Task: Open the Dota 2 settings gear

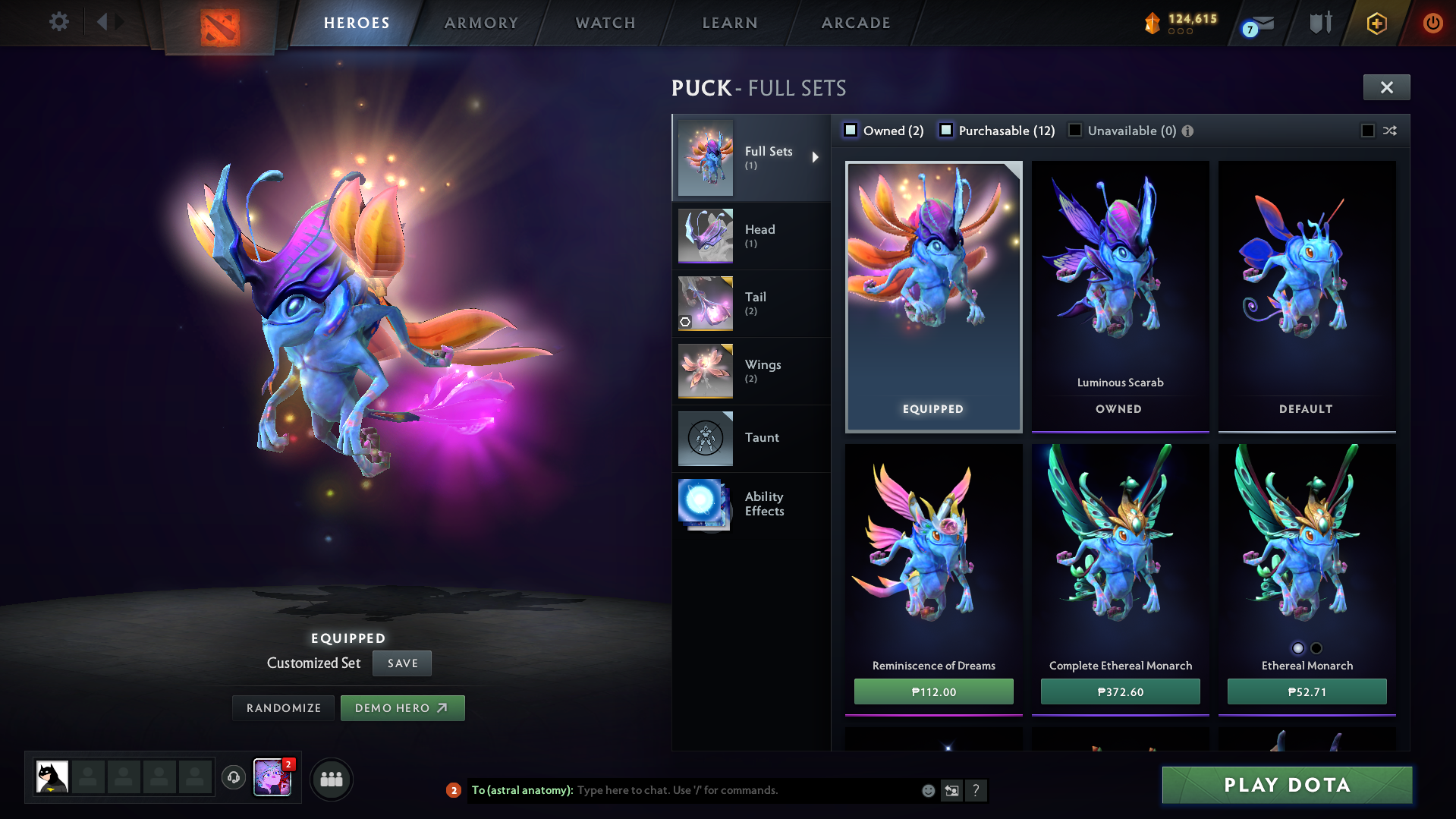Action: 58,22
